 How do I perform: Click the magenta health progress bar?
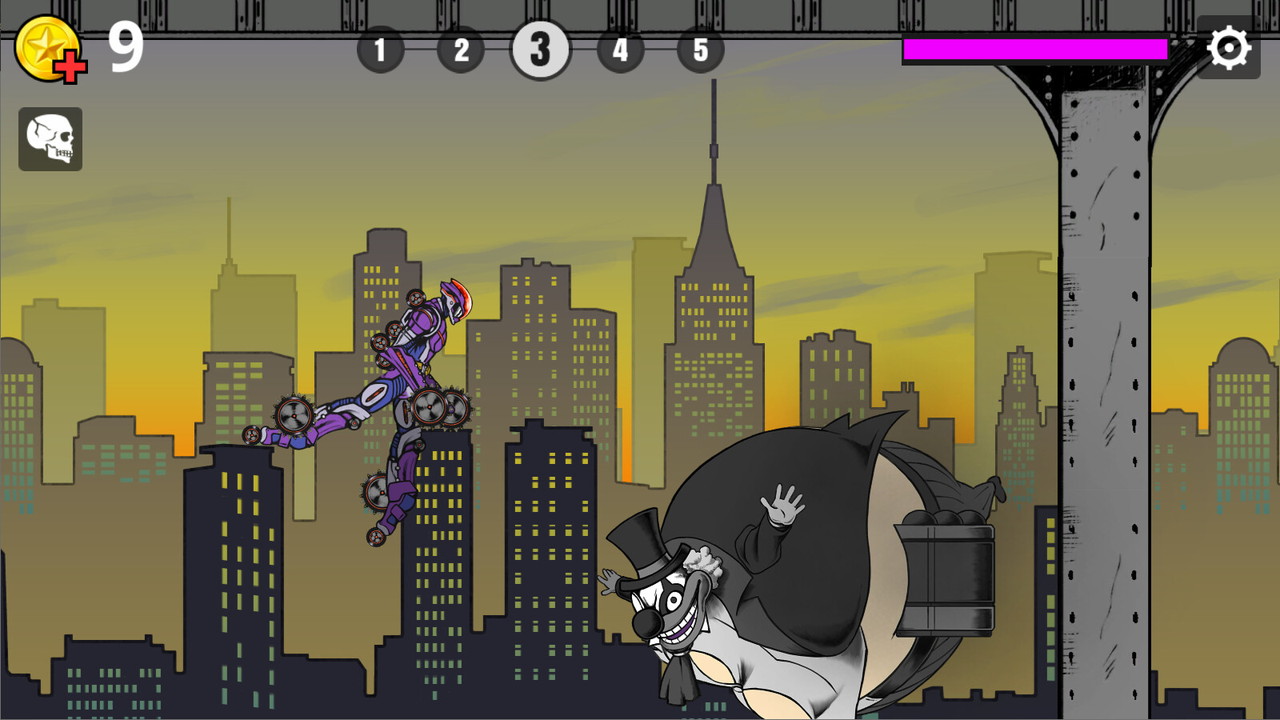click(x=1035, y=47)
